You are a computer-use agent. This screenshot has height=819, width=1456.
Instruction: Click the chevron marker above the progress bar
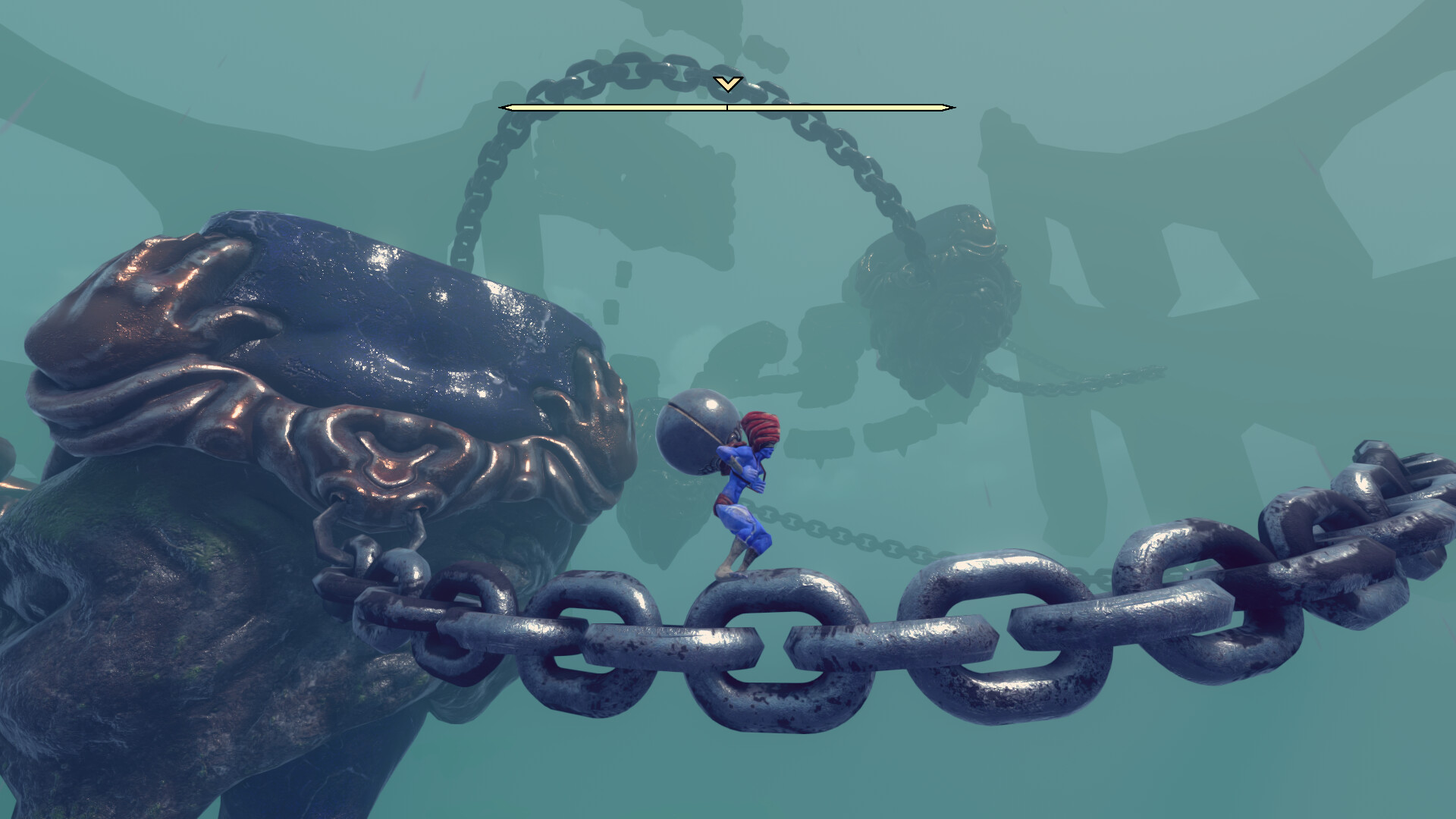(x=728, y=86)
